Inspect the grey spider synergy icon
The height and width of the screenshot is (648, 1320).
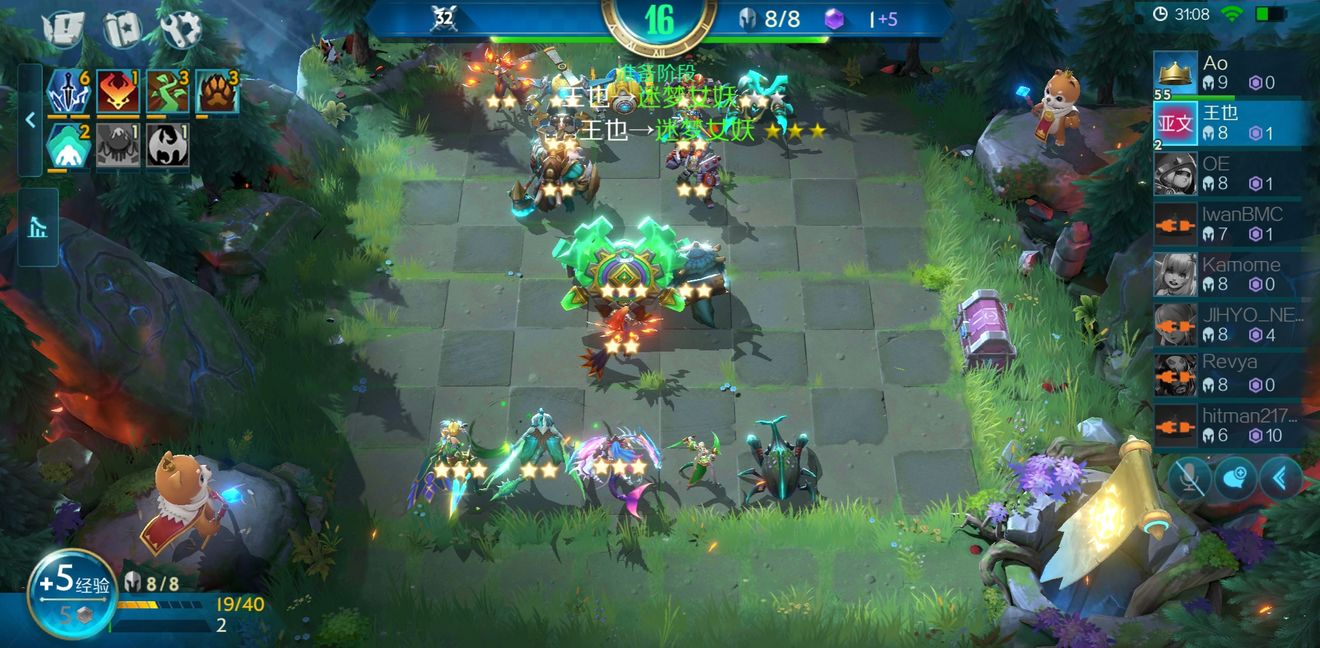118,145
